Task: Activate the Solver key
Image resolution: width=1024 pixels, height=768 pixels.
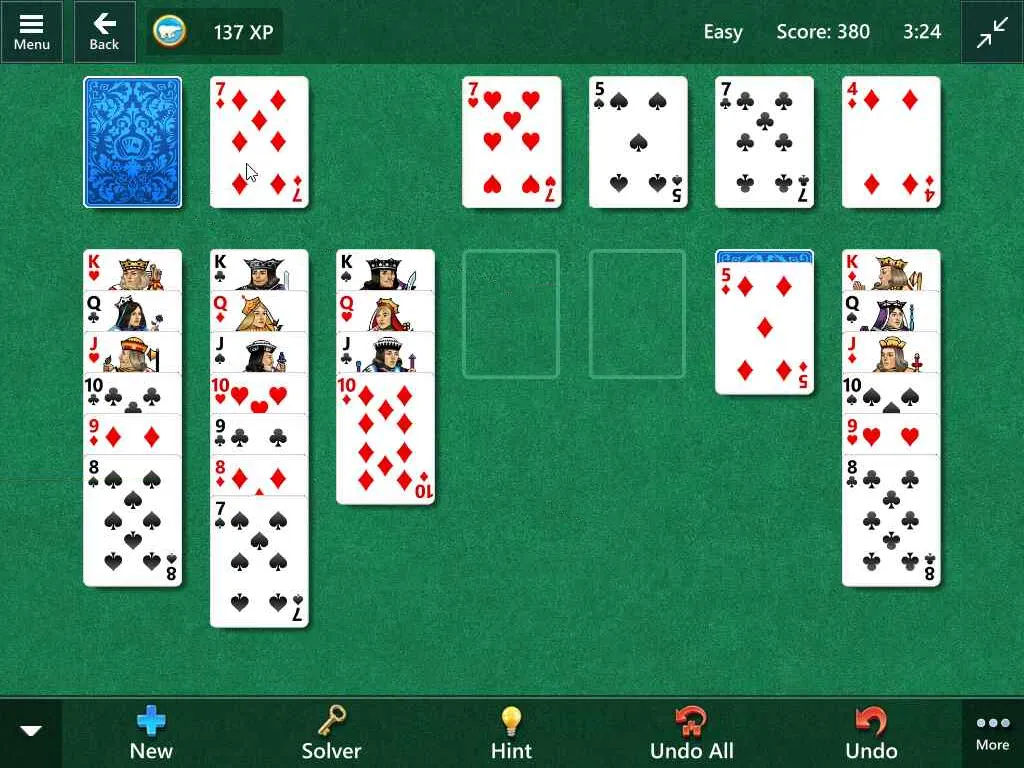Action: pos(331,733)
